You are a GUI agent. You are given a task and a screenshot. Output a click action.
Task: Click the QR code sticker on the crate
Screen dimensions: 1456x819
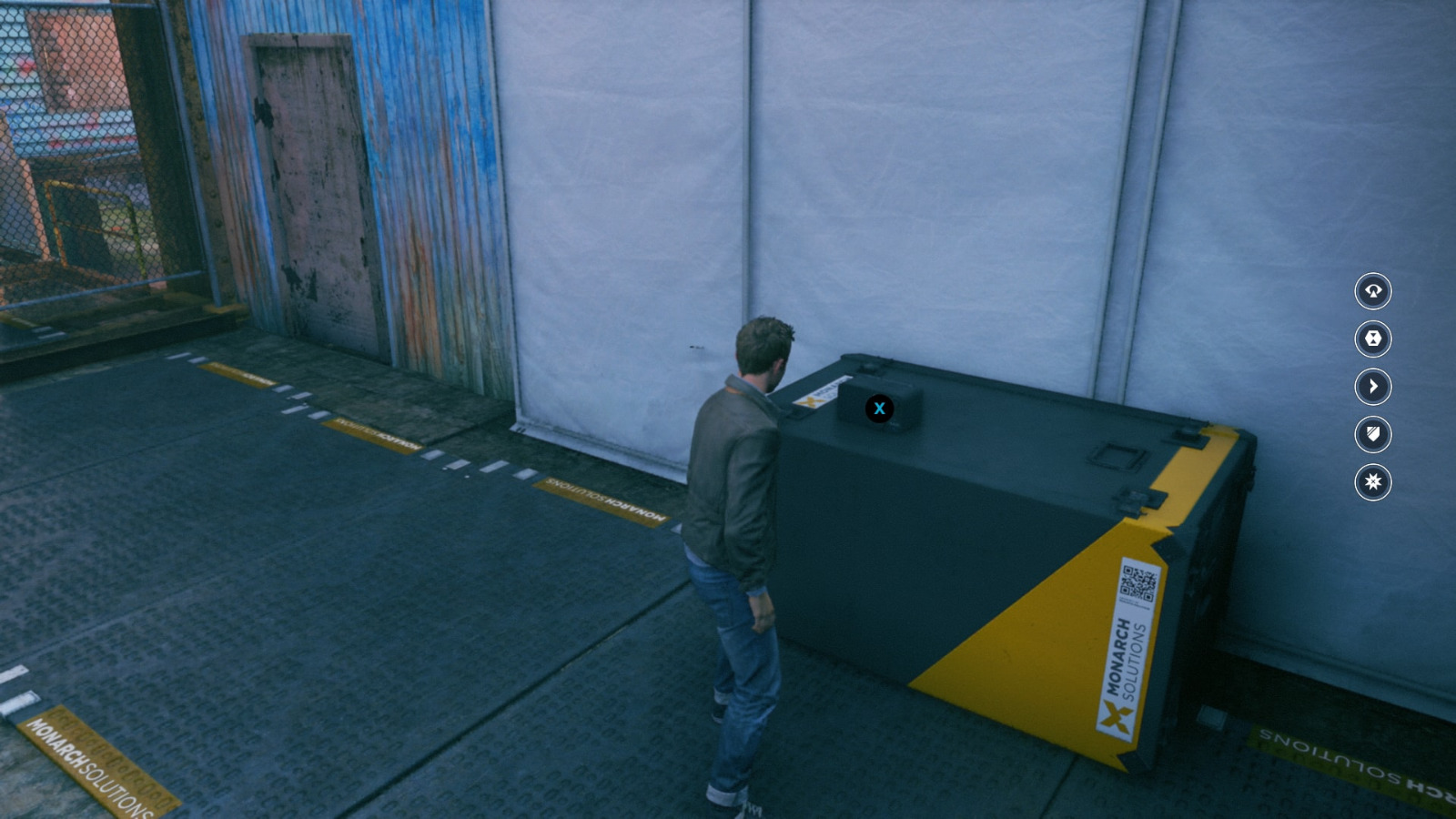point(1137,583)
